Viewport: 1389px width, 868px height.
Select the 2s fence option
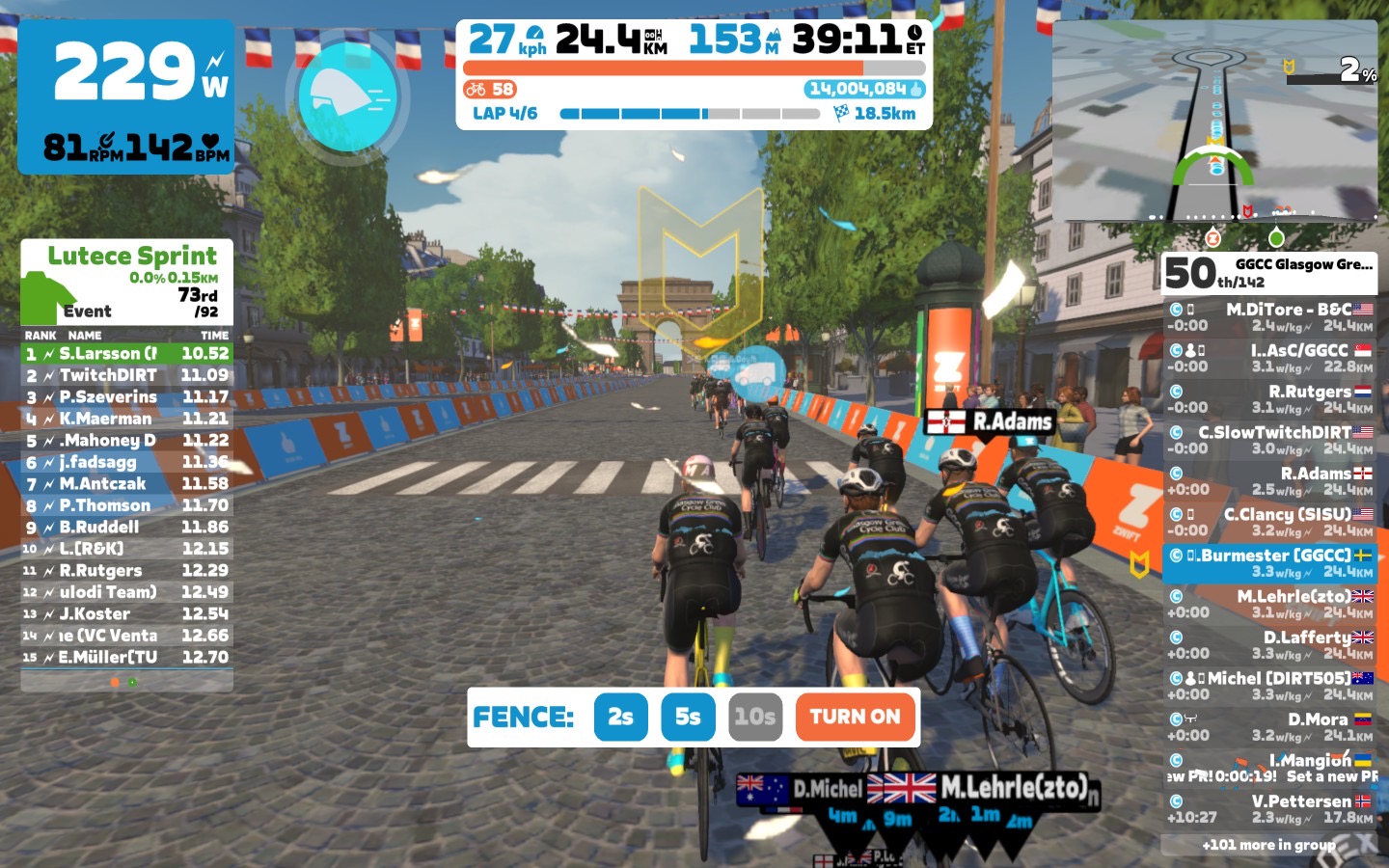pyautogui.click(x=620, y=717)
